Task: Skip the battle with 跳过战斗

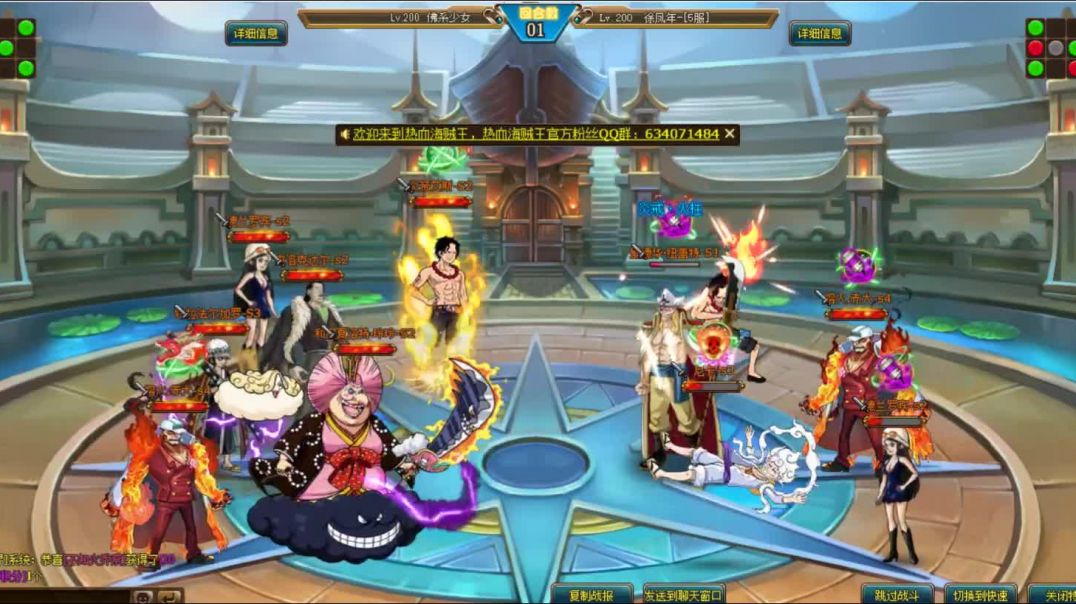Action: [x=897, y=595]
